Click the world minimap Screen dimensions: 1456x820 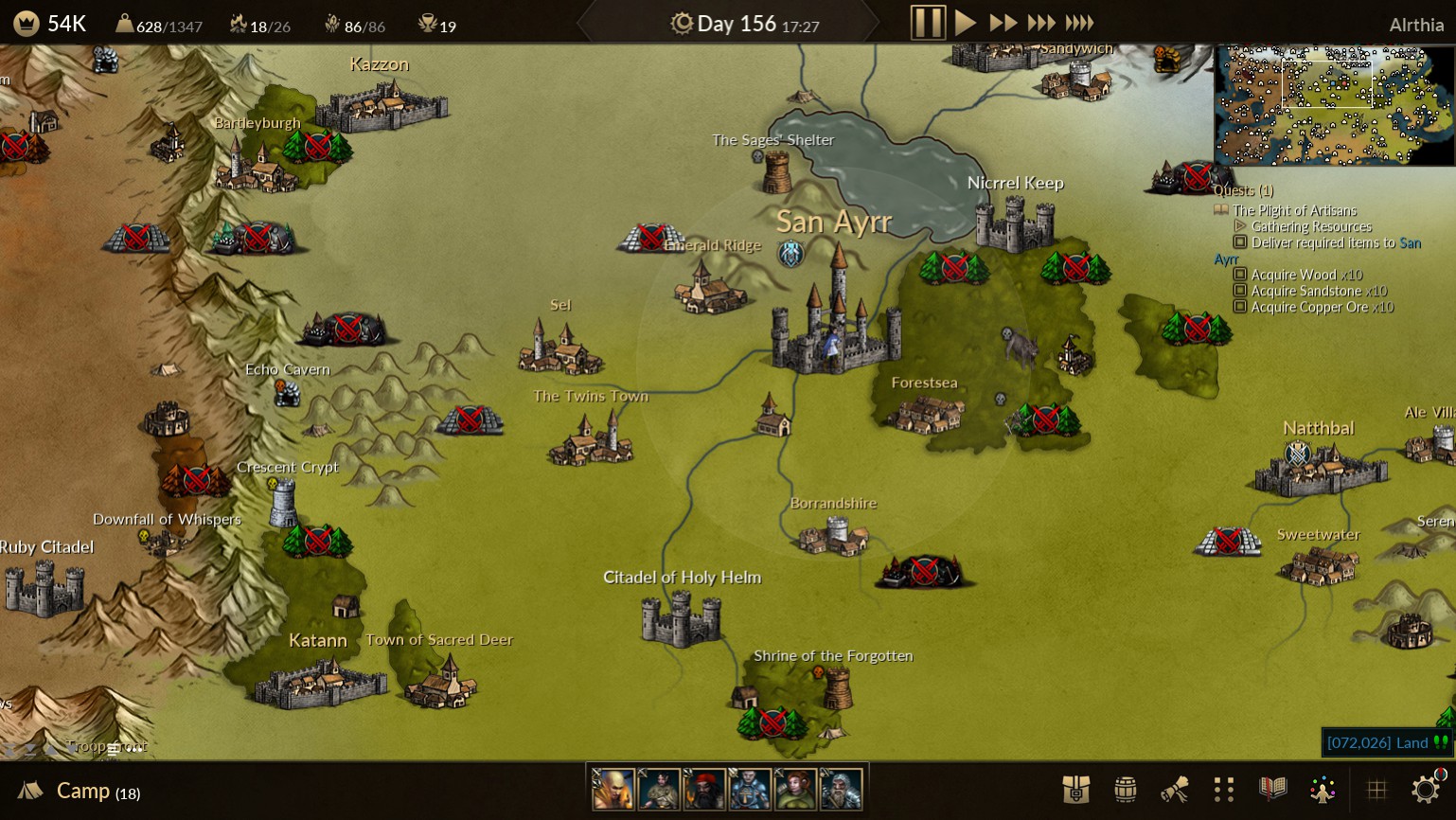coord(1334,105)
